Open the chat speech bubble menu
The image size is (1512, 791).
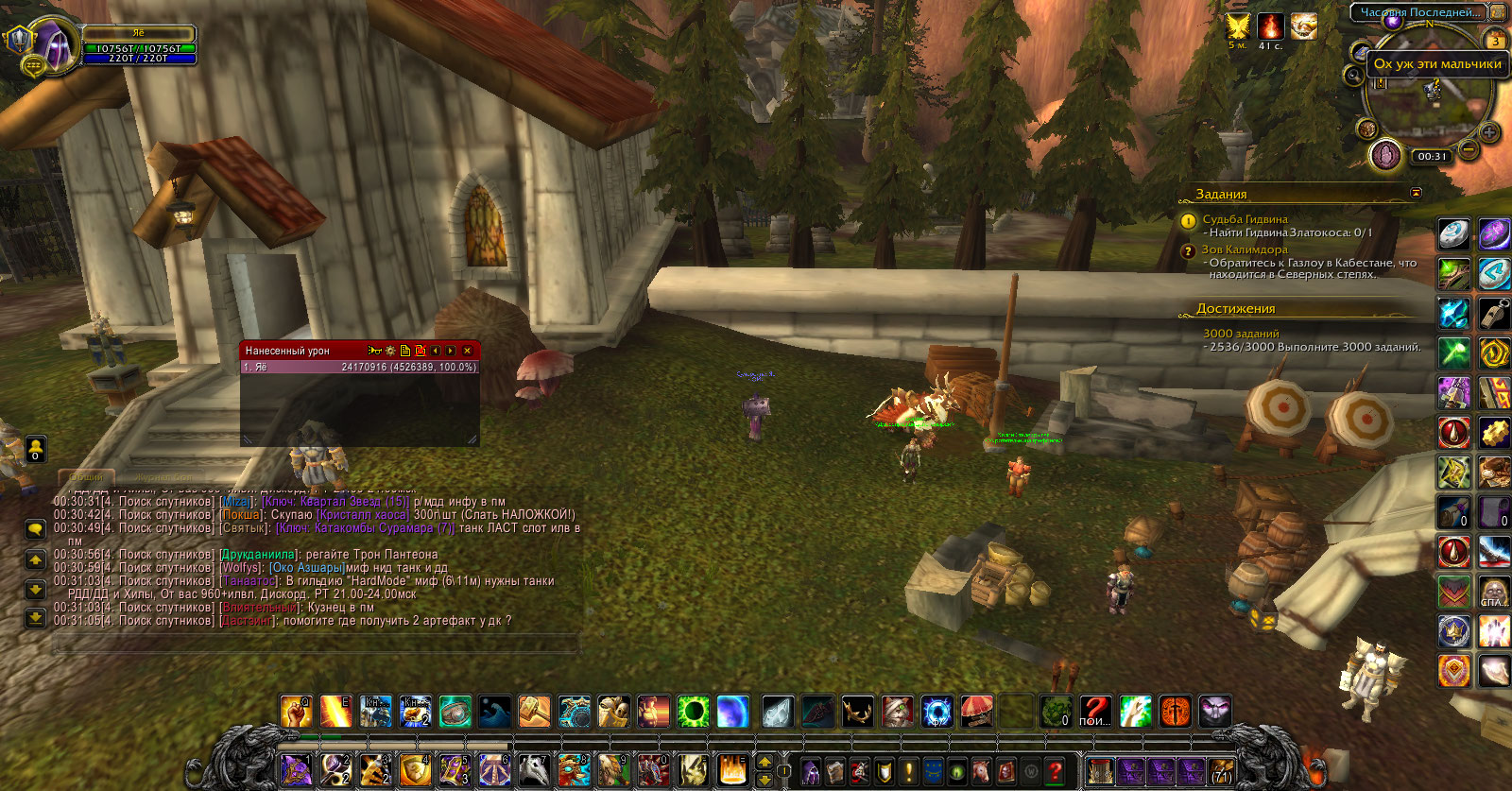tap(35, 529)
